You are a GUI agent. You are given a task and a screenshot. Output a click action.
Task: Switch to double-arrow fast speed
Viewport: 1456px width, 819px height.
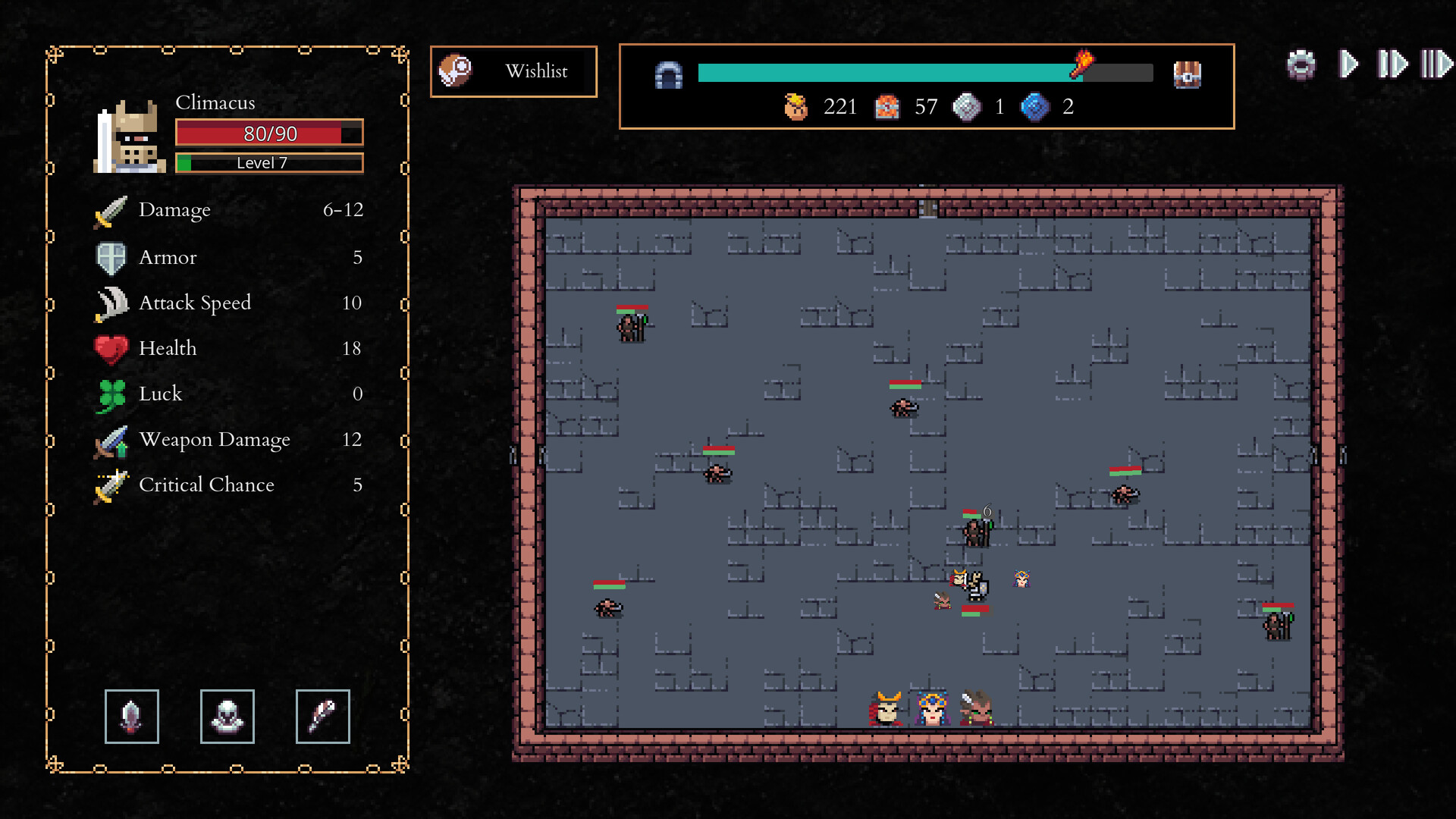pos(1392,64)
